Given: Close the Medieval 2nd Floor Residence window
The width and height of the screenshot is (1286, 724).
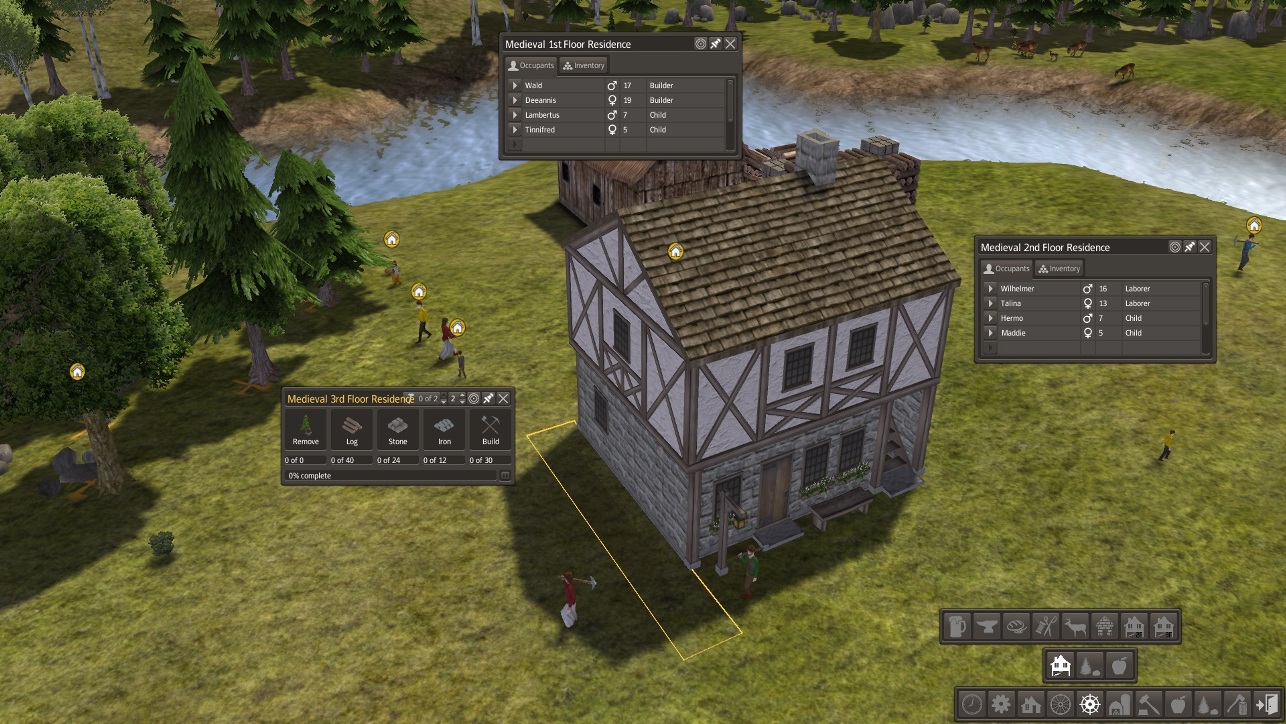Looking at the screenshot, I should 1205,247.
